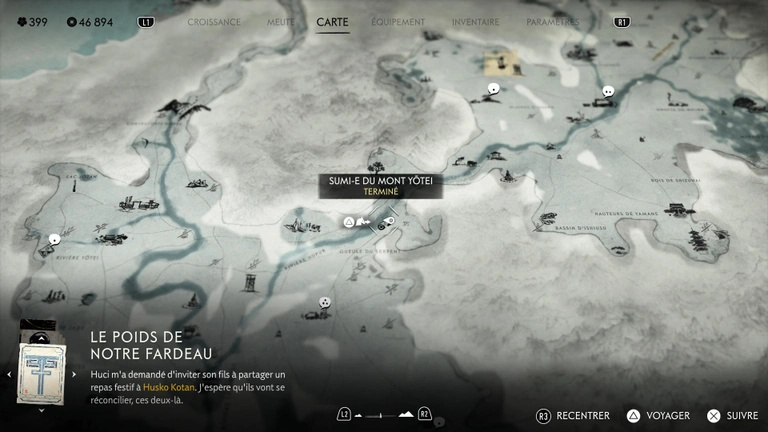Switch to the Paramètres tab
Image resolution: width=768 pixels, height=432 pixels.
tap(552, 21)
